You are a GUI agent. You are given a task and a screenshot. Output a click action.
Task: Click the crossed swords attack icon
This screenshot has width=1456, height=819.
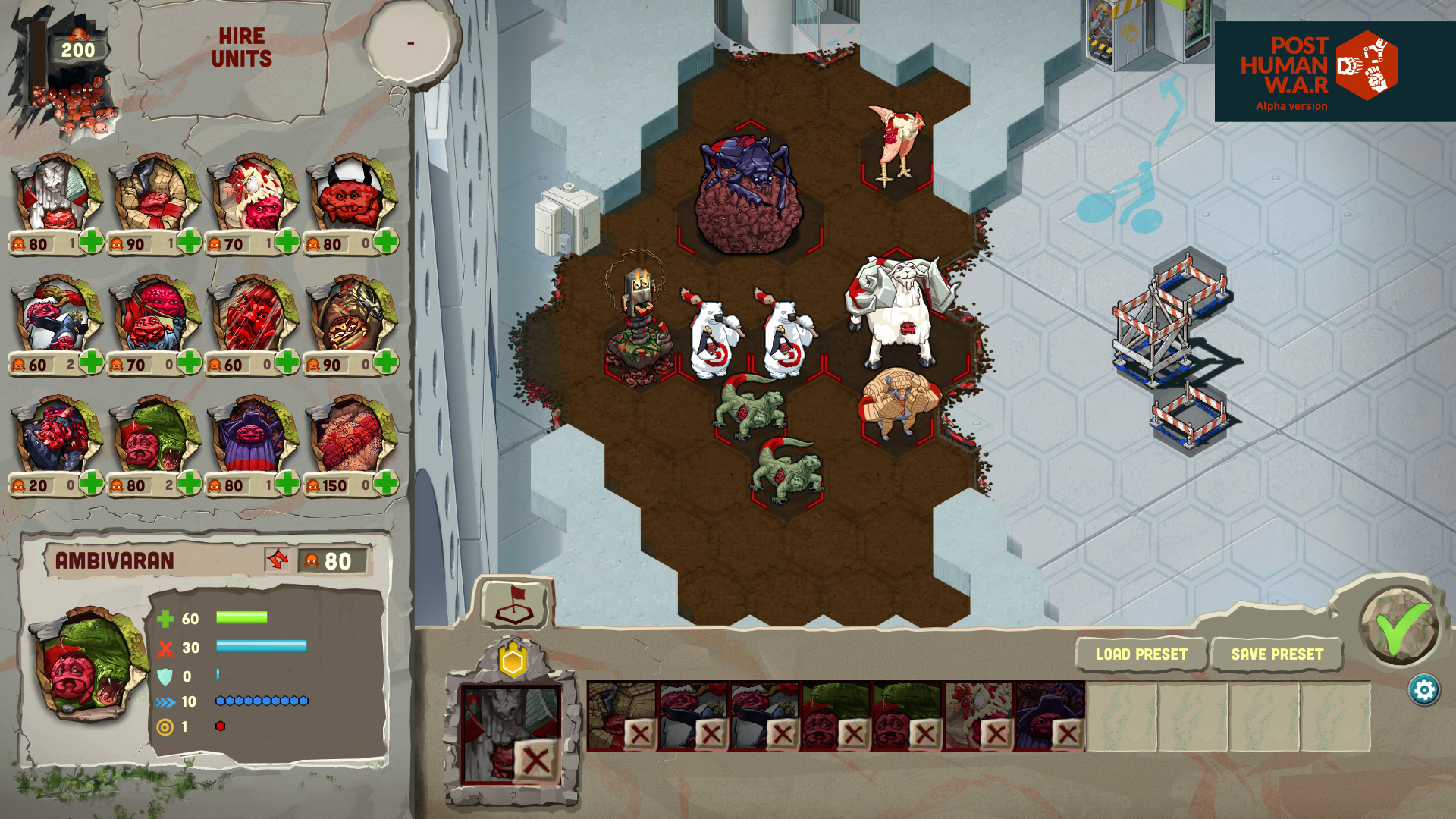point(166,647)
